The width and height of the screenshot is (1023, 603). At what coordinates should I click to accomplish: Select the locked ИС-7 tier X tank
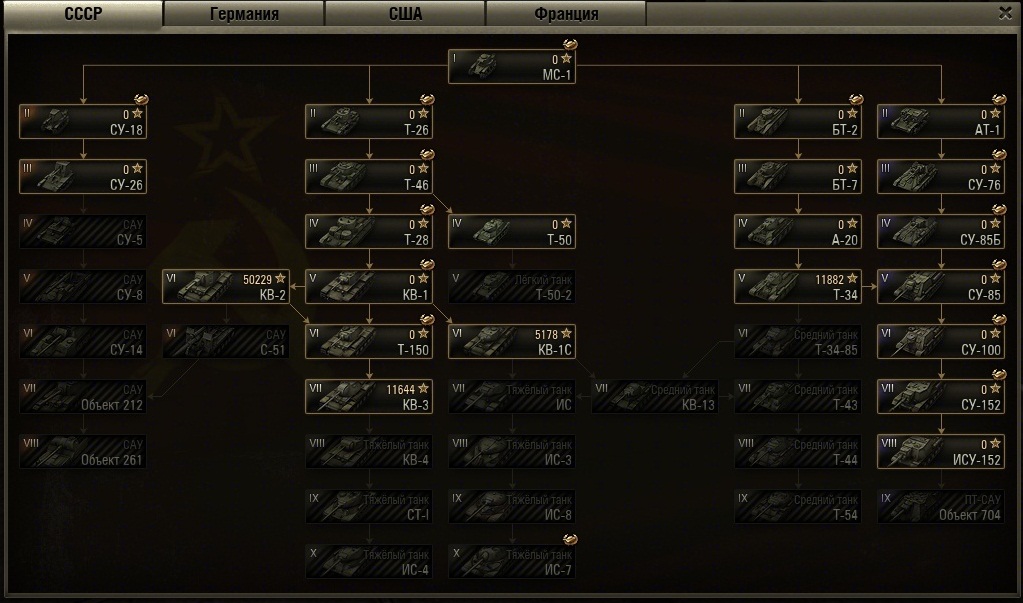tap(512, 561)
